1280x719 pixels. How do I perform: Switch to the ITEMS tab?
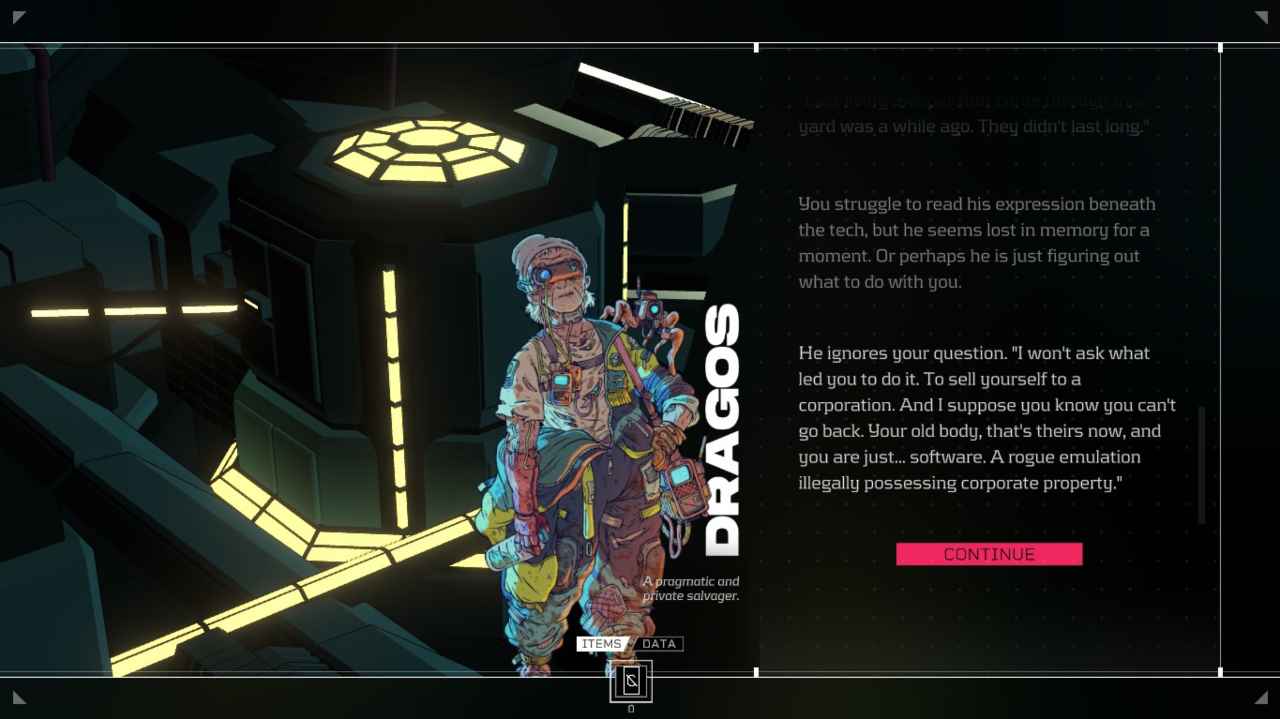click(601, 644)
